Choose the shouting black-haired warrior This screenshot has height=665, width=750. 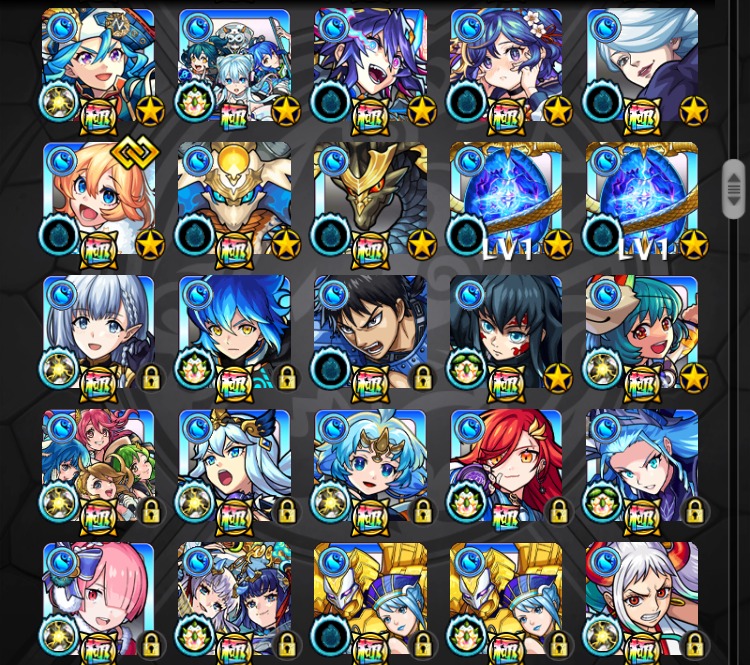tap(370, 331)
